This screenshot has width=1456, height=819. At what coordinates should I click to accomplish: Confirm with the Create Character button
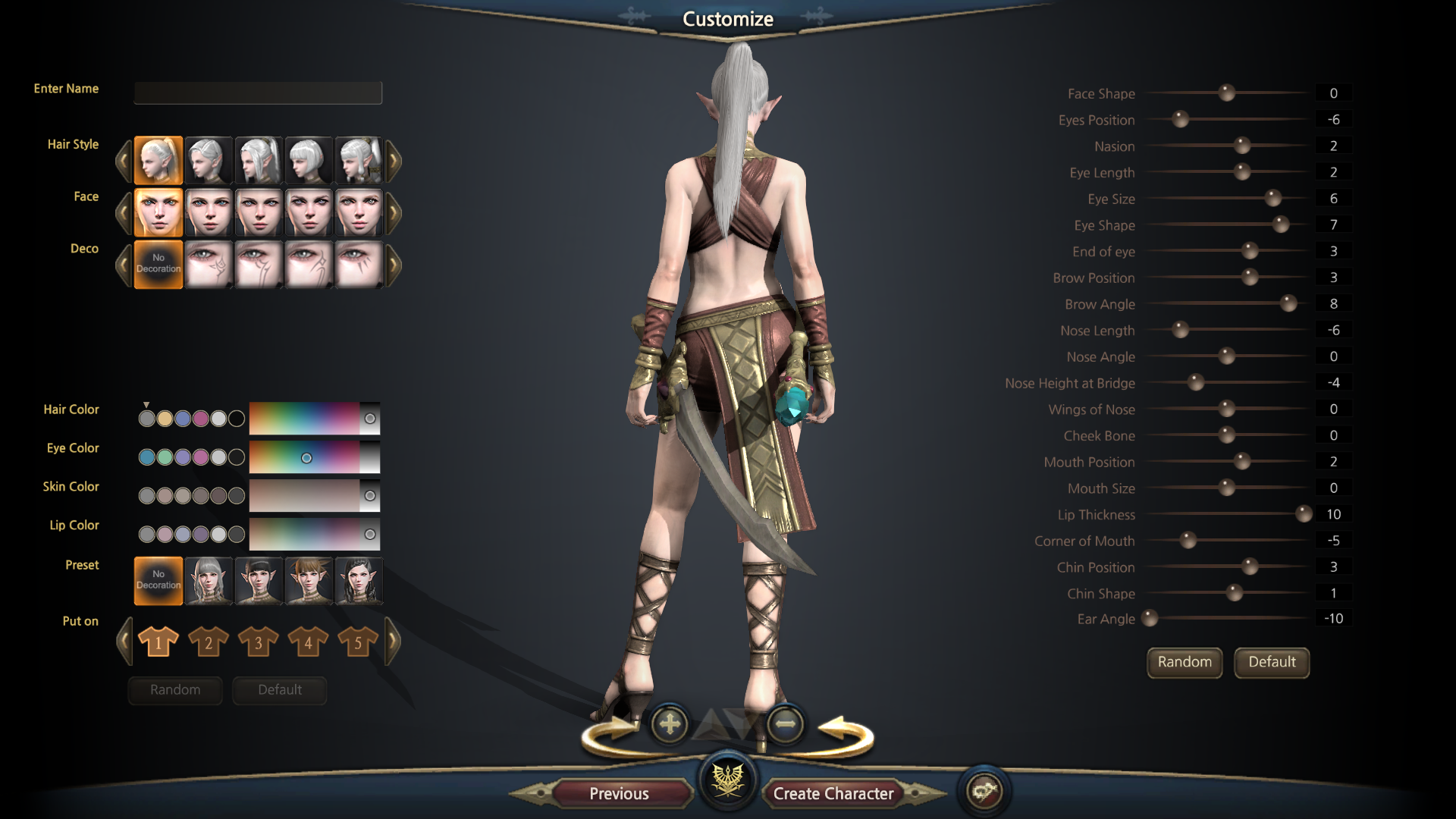(x=833, y=793)
